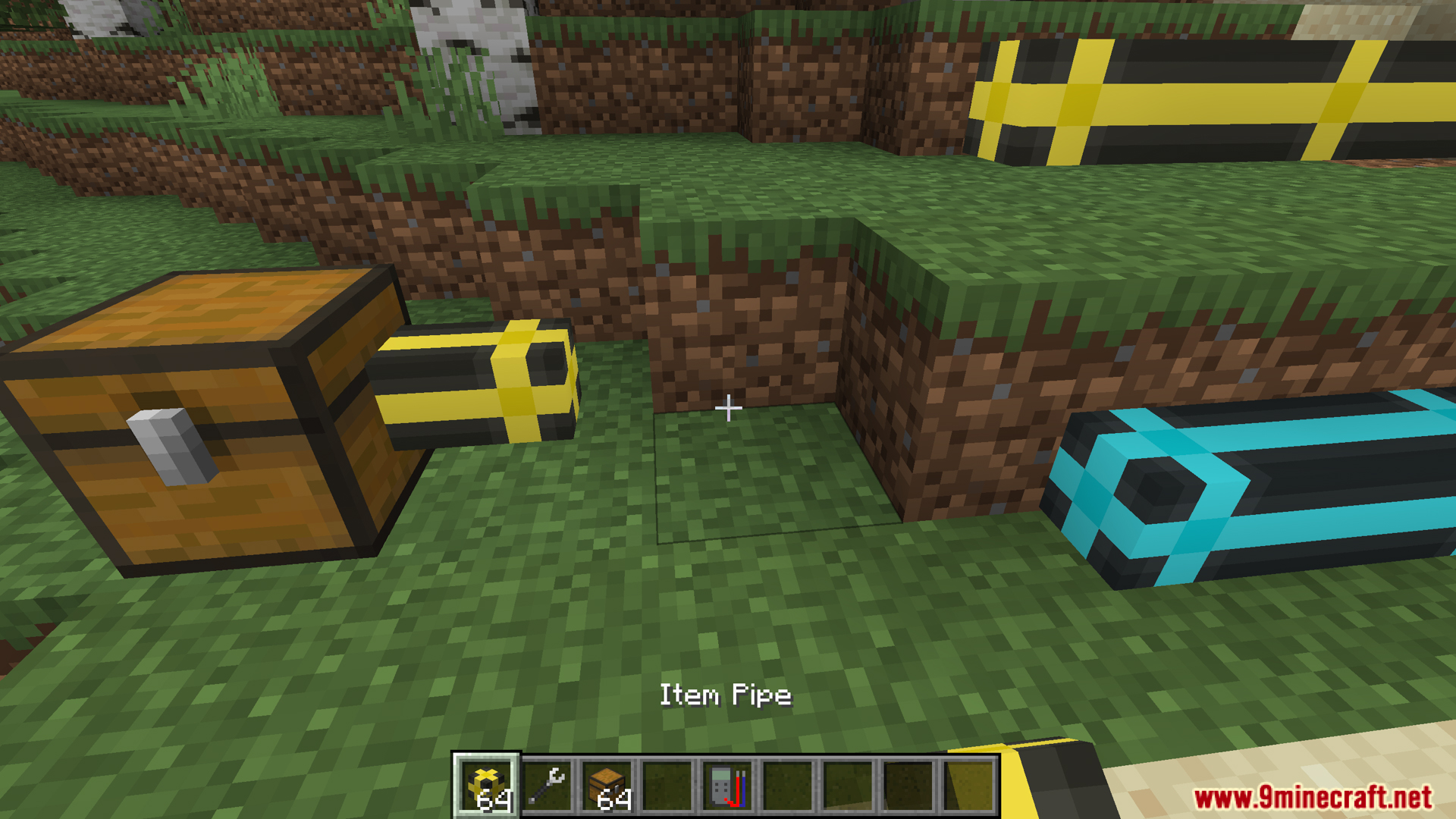Choose the wrench in the hotbar
This screenshot has height=819, width=1456.
click(547, 786)
